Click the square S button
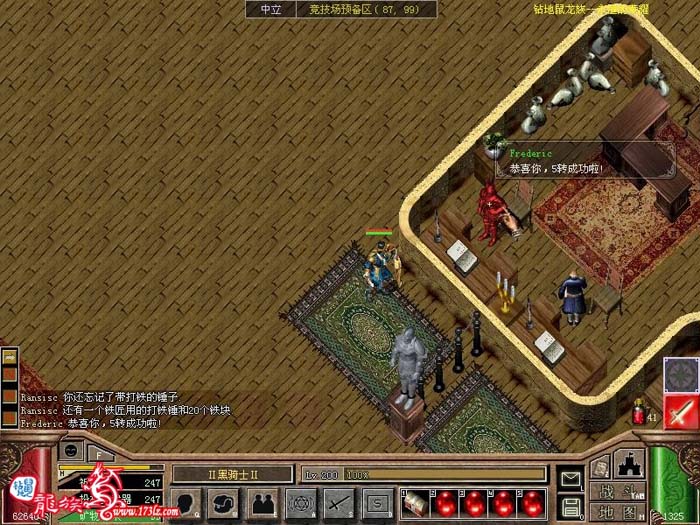The image size is (700, 525). tap(376, 502)
